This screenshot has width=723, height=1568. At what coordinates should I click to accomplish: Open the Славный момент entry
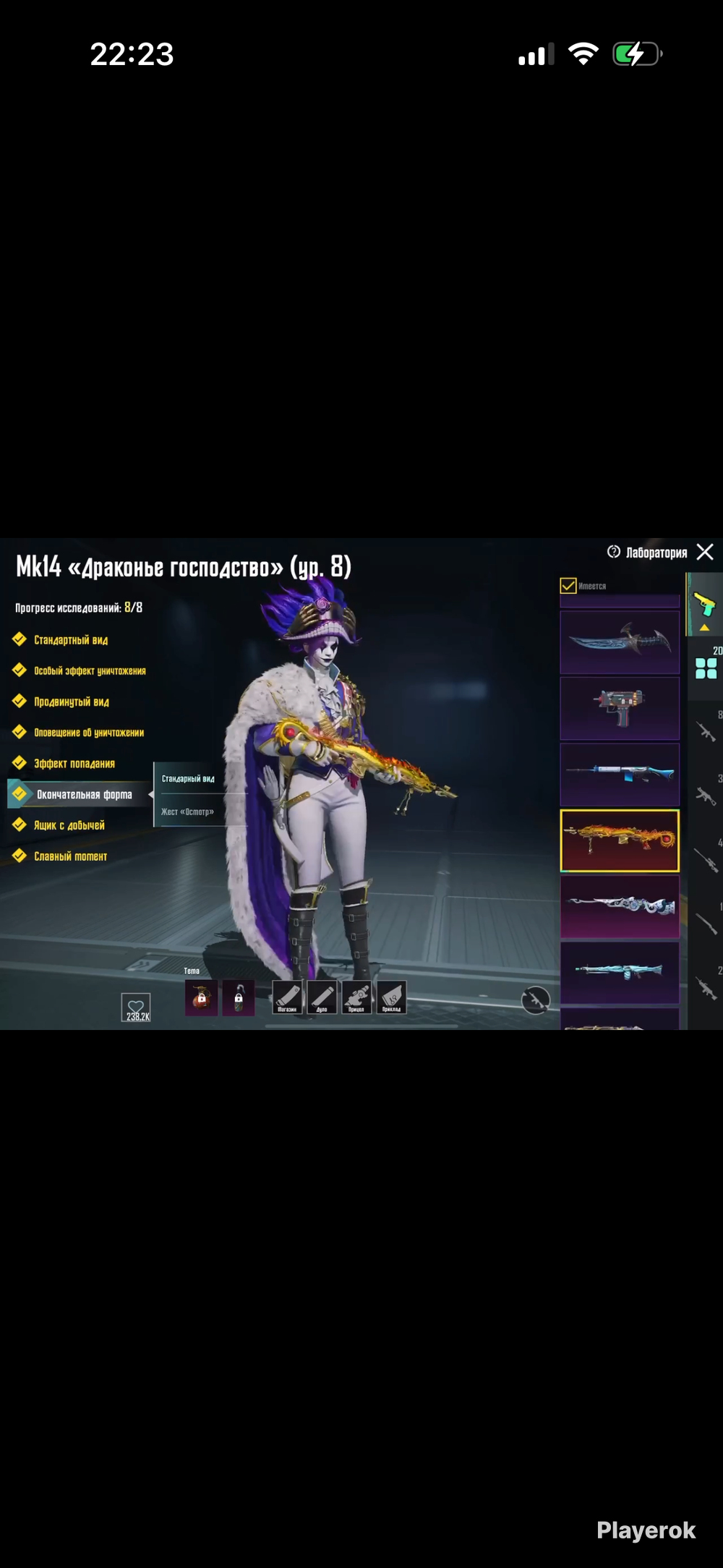point(70,856)
